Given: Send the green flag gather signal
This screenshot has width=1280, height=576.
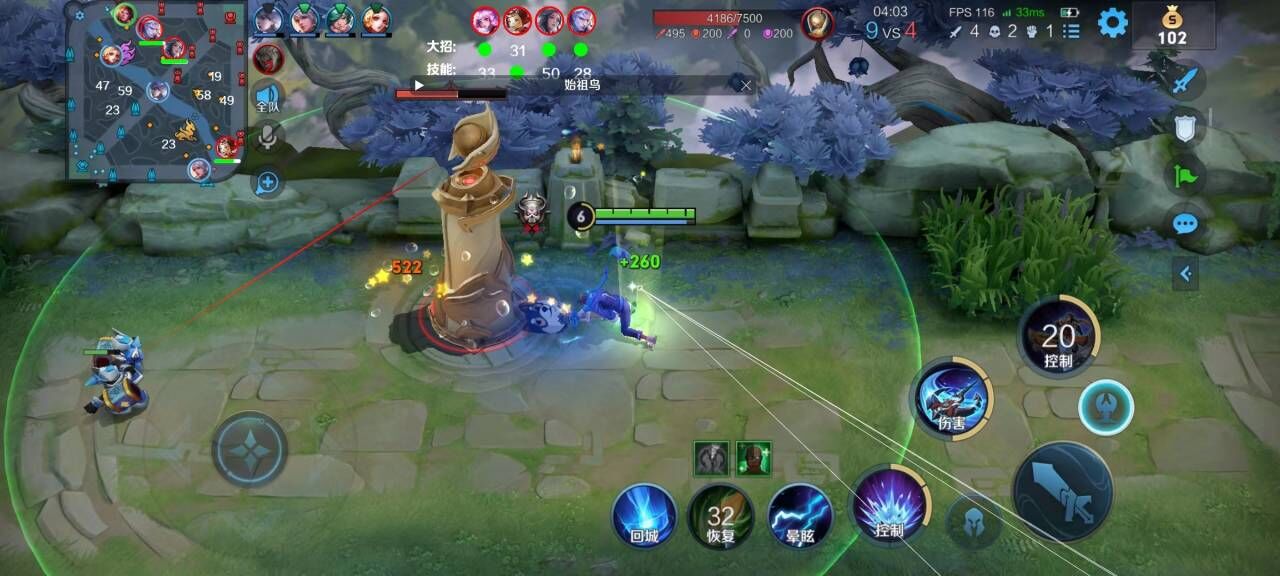Looking at the screenshot, I should (1185, 176).
